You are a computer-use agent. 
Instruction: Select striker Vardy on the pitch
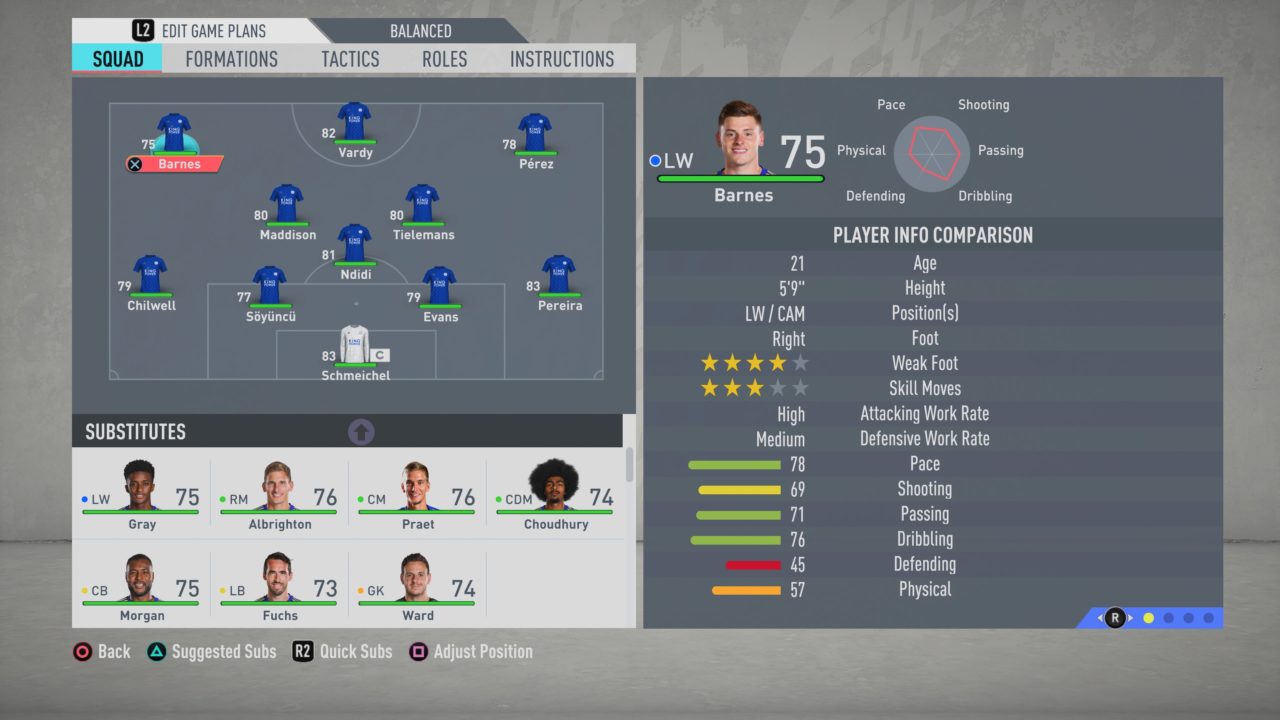(x=354, y=124)
